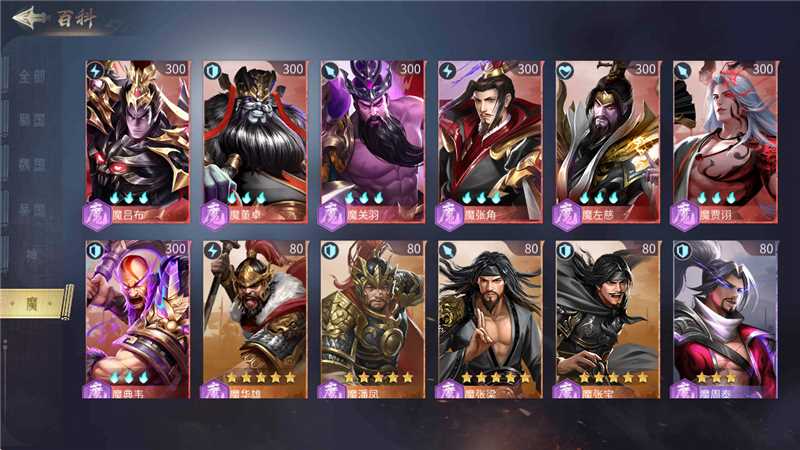Switch to the 神 tab
The width and height of the screenshot is (800, 450).
point(32,255)
